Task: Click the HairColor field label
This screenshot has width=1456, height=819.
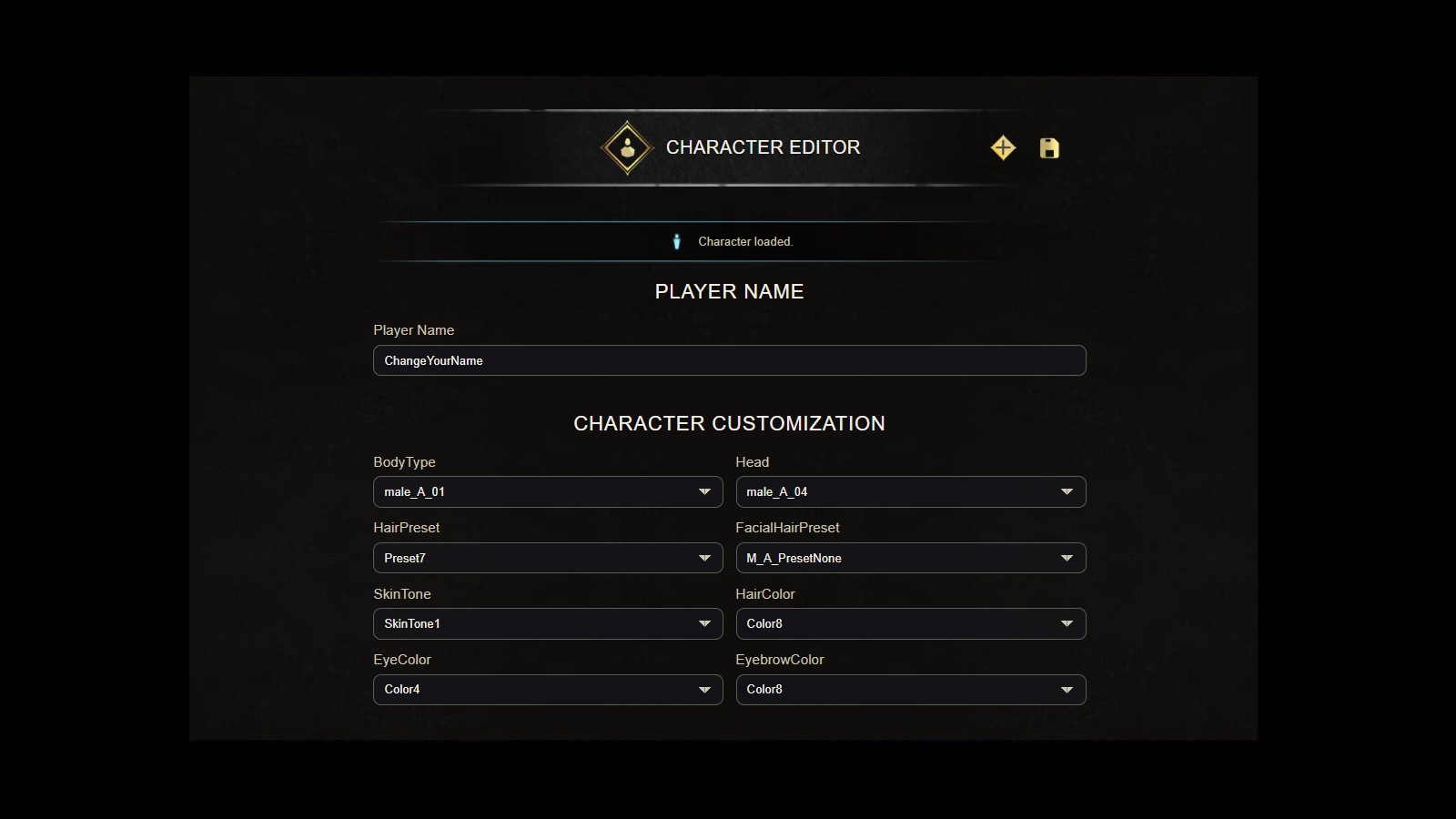Action: click(765, 593)
